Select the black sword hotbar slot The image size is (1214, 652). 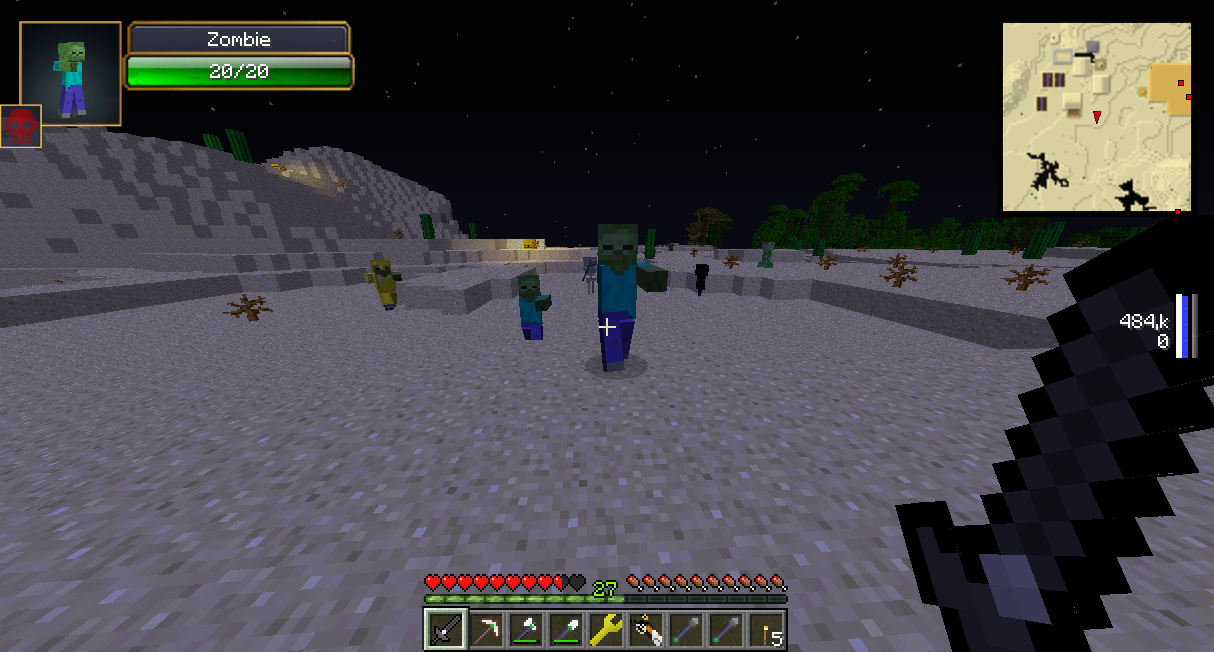click(x=445, y=629)
